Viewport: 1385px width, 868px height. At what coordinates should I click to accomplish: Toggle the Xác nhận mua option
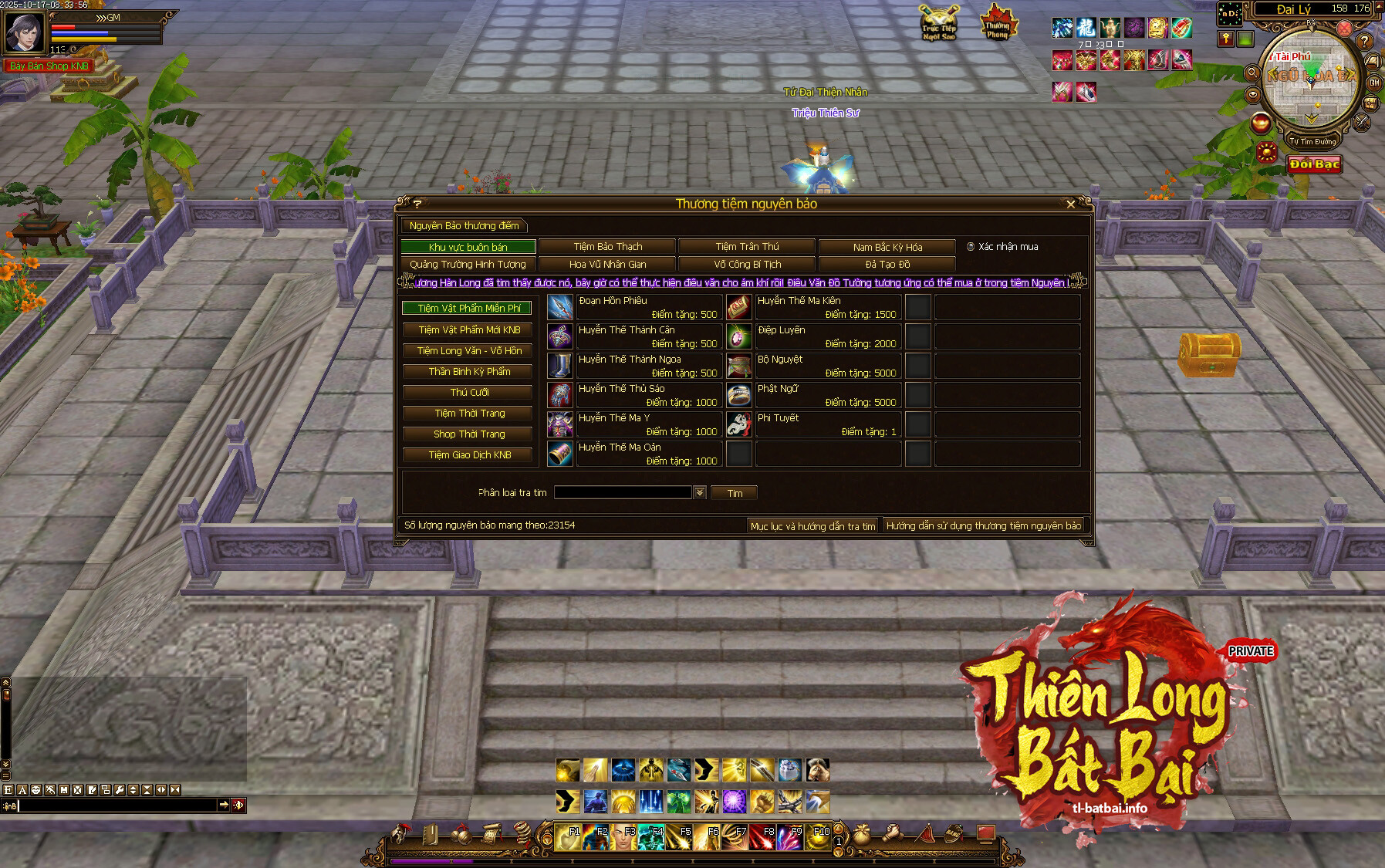tap(971, 247)
